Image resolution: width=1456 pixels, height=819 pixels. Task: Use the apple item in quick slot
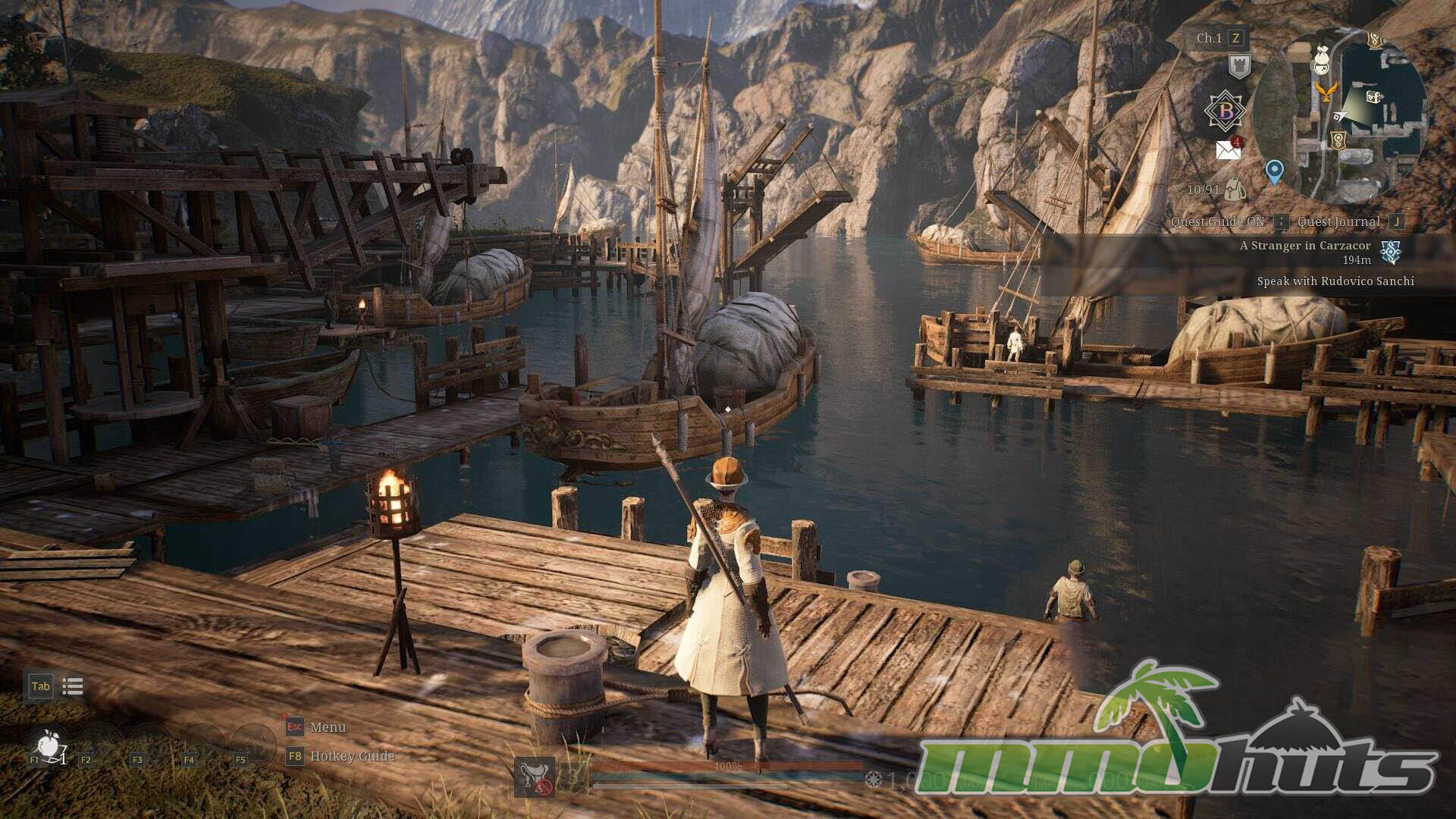(x=49, y=745)
